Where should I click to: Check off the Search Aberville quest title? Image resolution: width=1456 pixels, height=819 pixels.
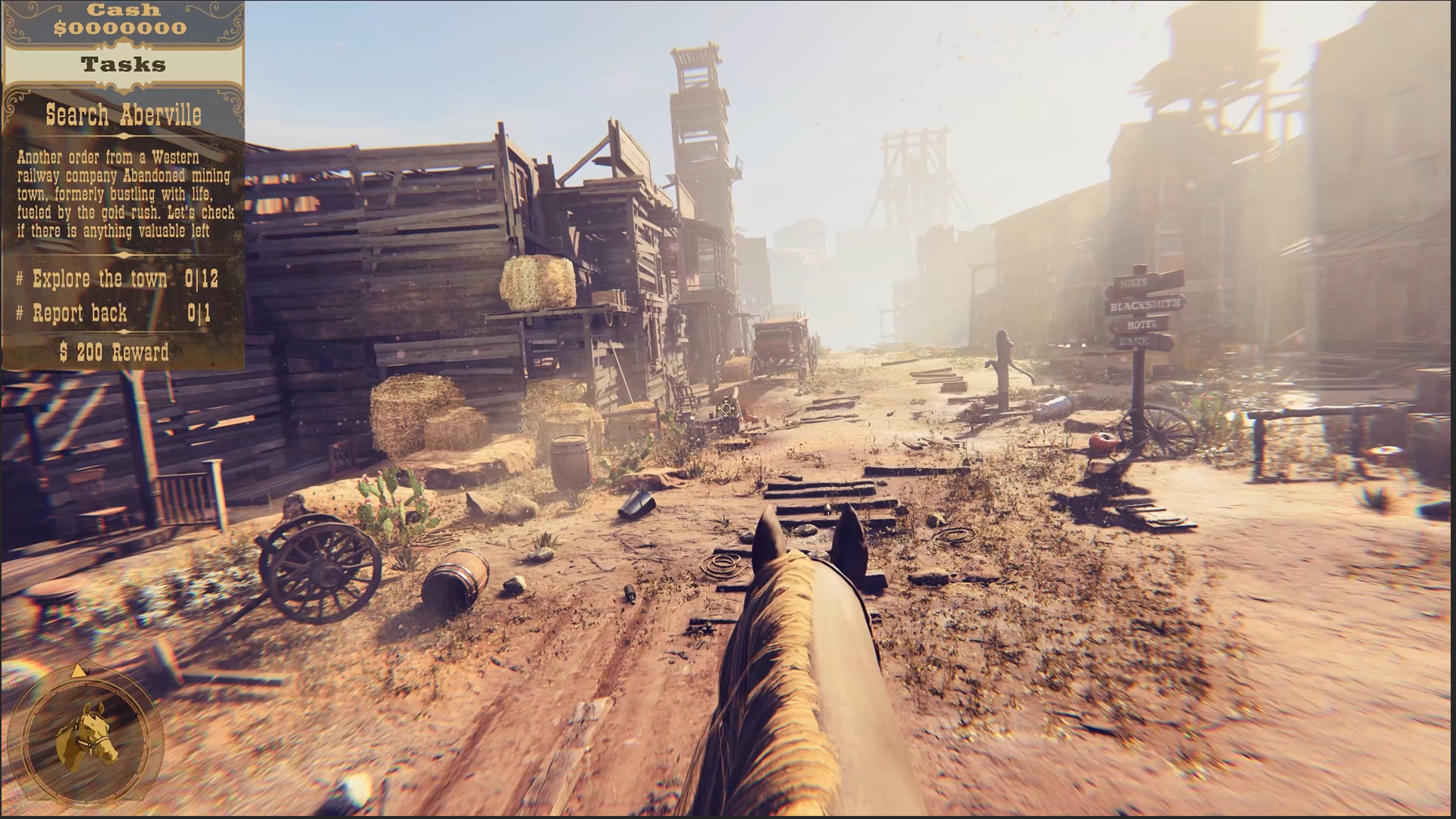tap(124, 115)
